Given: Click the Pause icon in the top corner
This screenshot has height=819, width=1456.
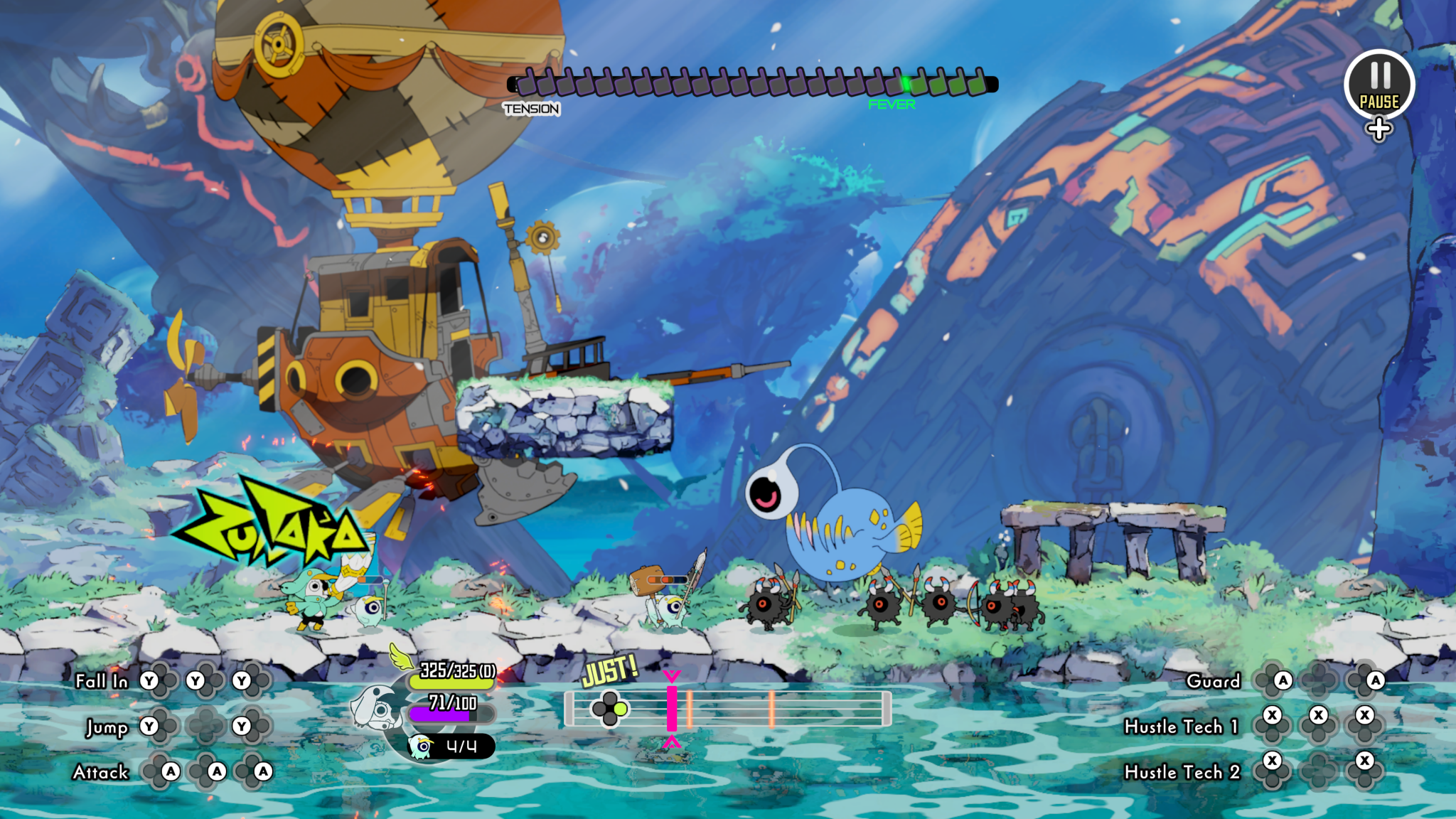Looking at the screenshot, I should 1379,83.
